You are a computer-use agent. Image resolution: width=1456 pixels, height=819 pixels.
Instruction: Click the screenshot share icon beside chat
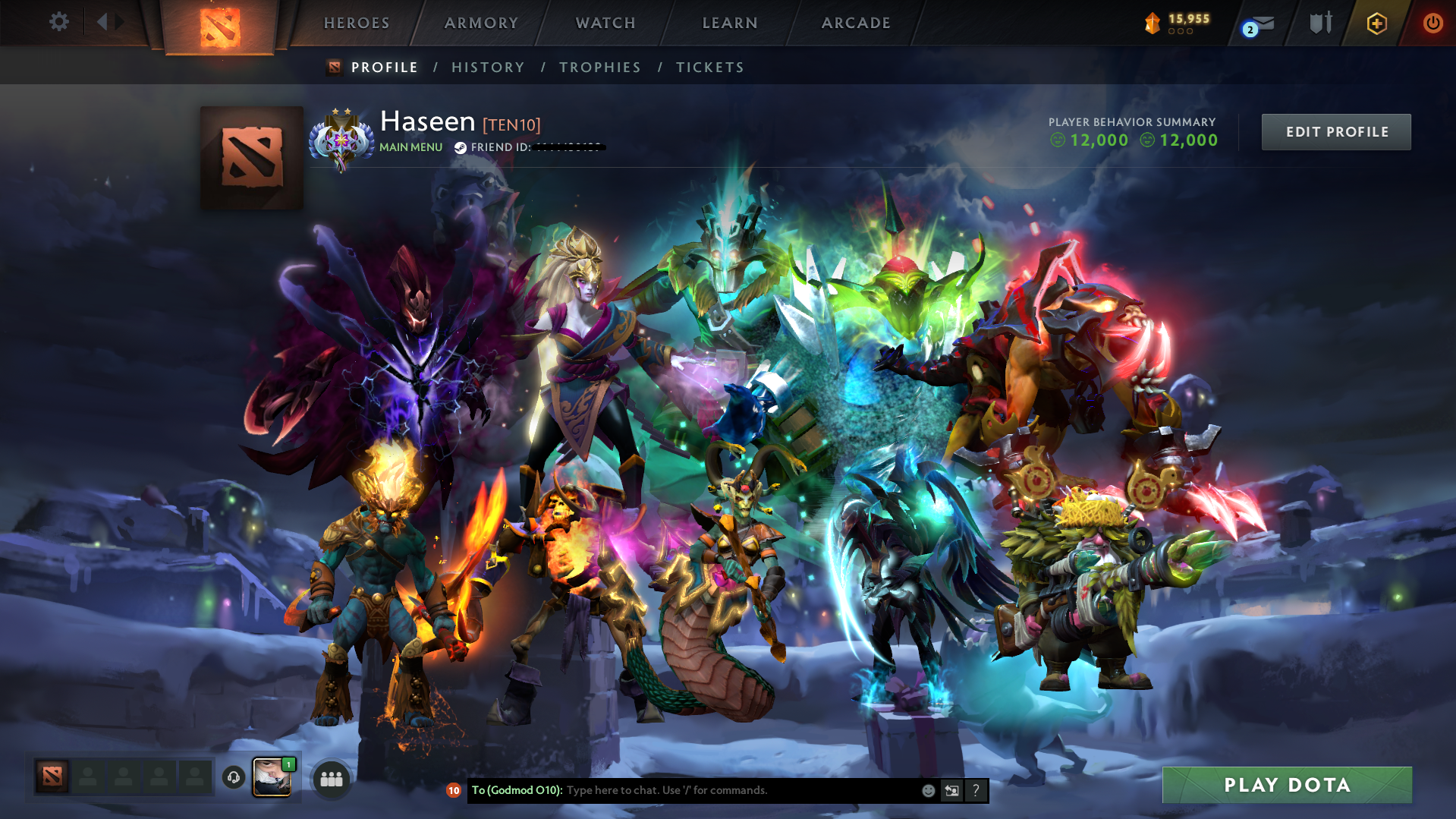pos(952,790)
